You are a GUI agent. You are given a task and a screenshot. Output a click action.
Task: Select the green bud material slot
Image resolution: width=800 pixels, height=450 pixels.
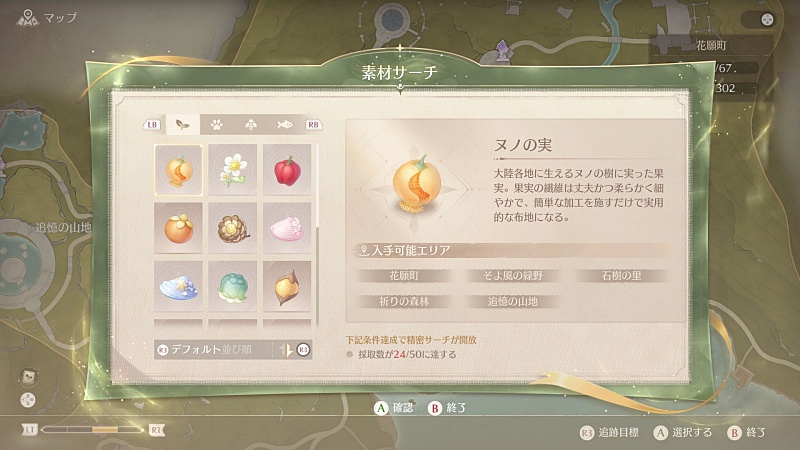click(233, 285)
